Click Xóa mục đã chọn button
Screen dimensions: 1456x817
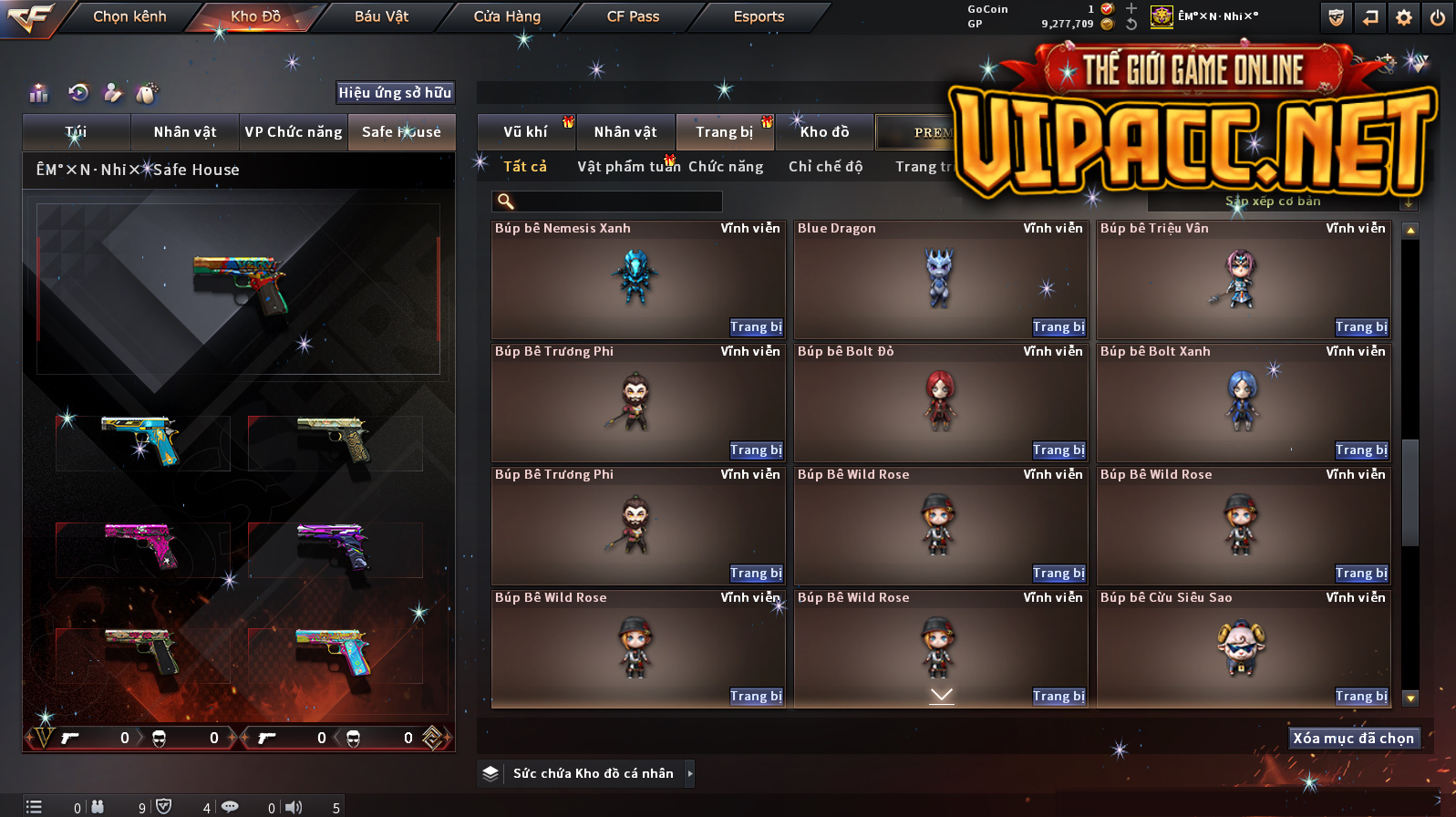tap(1353, 738)
